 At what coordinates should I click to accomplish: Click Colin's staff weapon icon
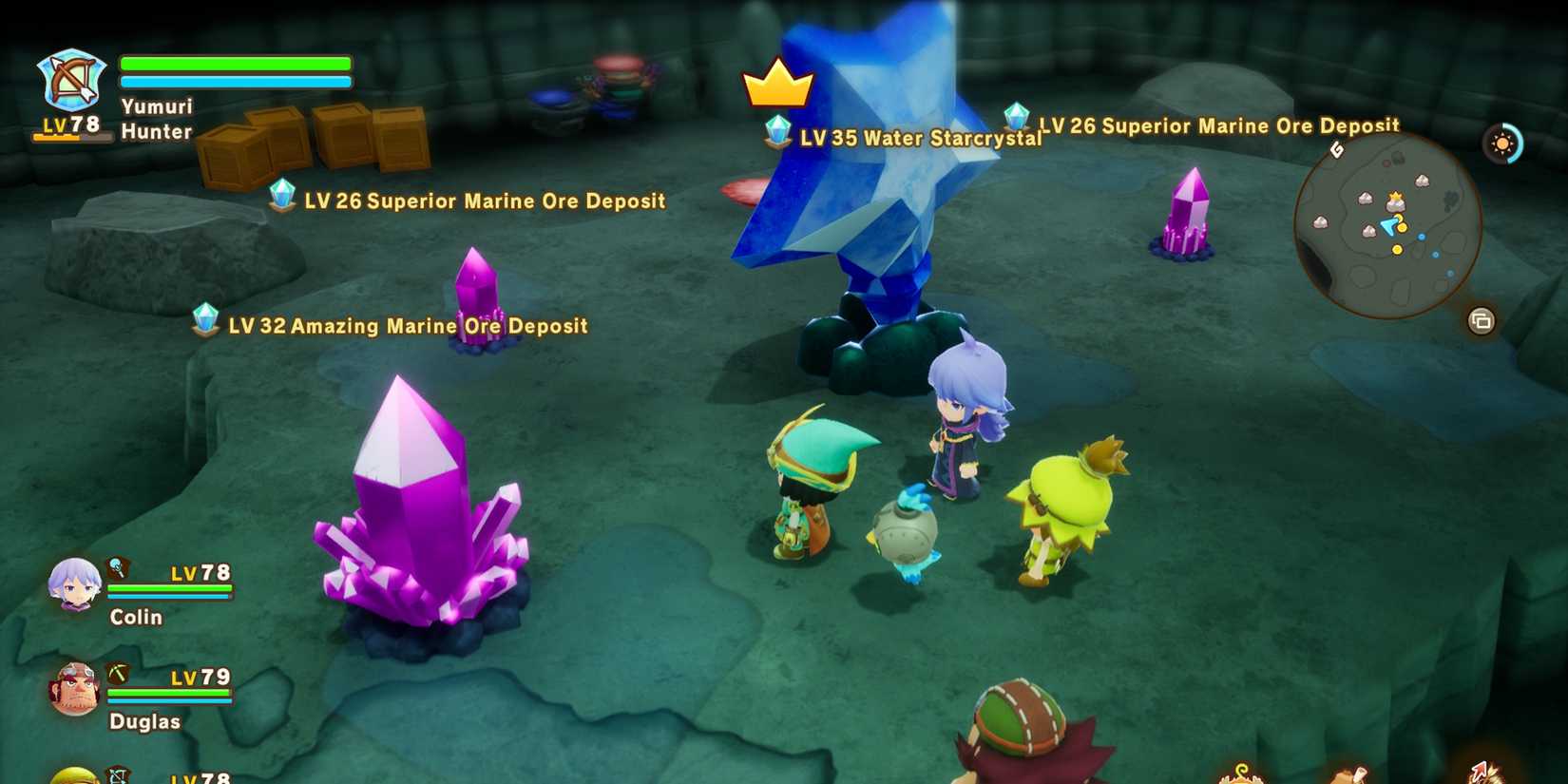click(x=118, y=568)
